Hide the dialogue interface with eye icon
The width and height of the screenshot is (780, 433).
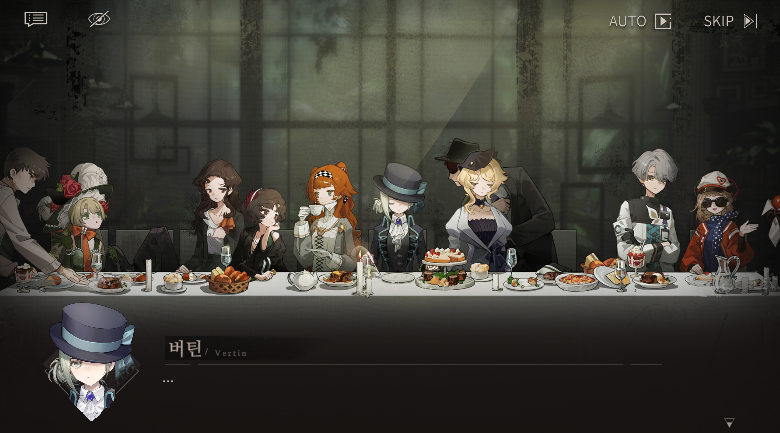click(98, 19)
